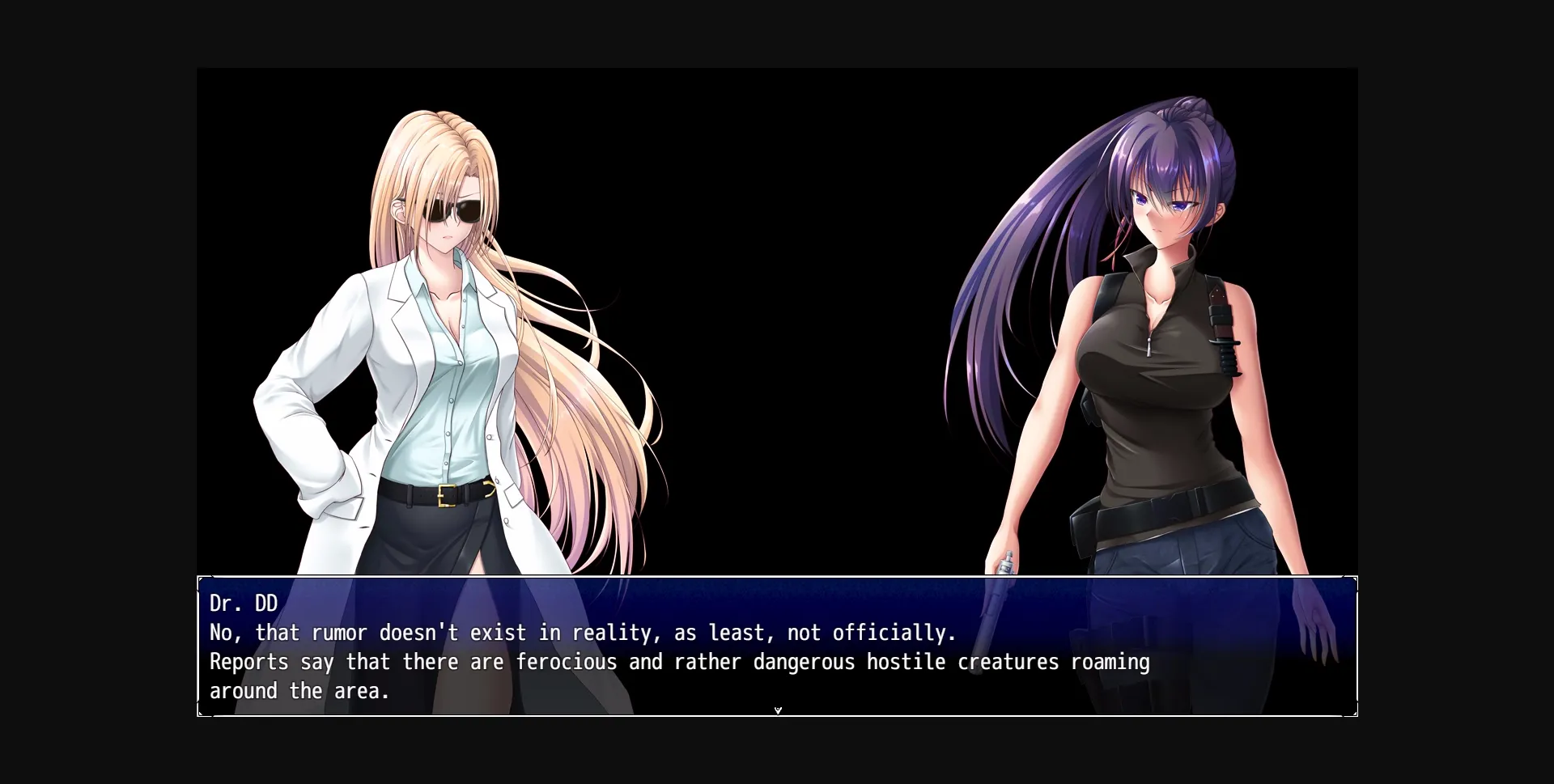The width and height of the screenshot is (1554, 784).
Task: Click the continue arrow below the dialogue
Action: tap(778, 710)
